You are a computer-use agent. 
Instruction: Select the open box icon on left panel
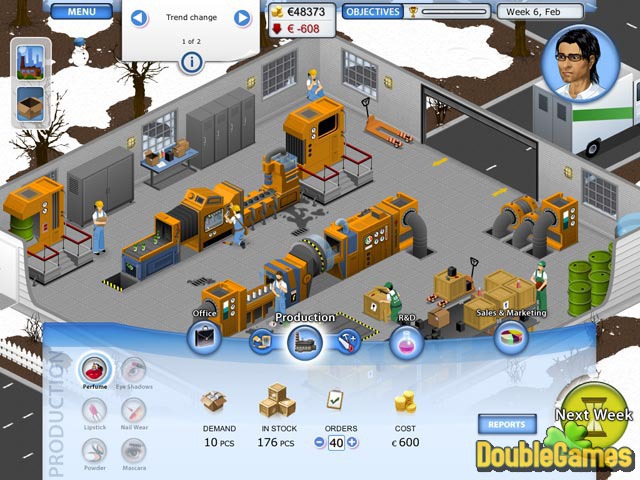30,103
